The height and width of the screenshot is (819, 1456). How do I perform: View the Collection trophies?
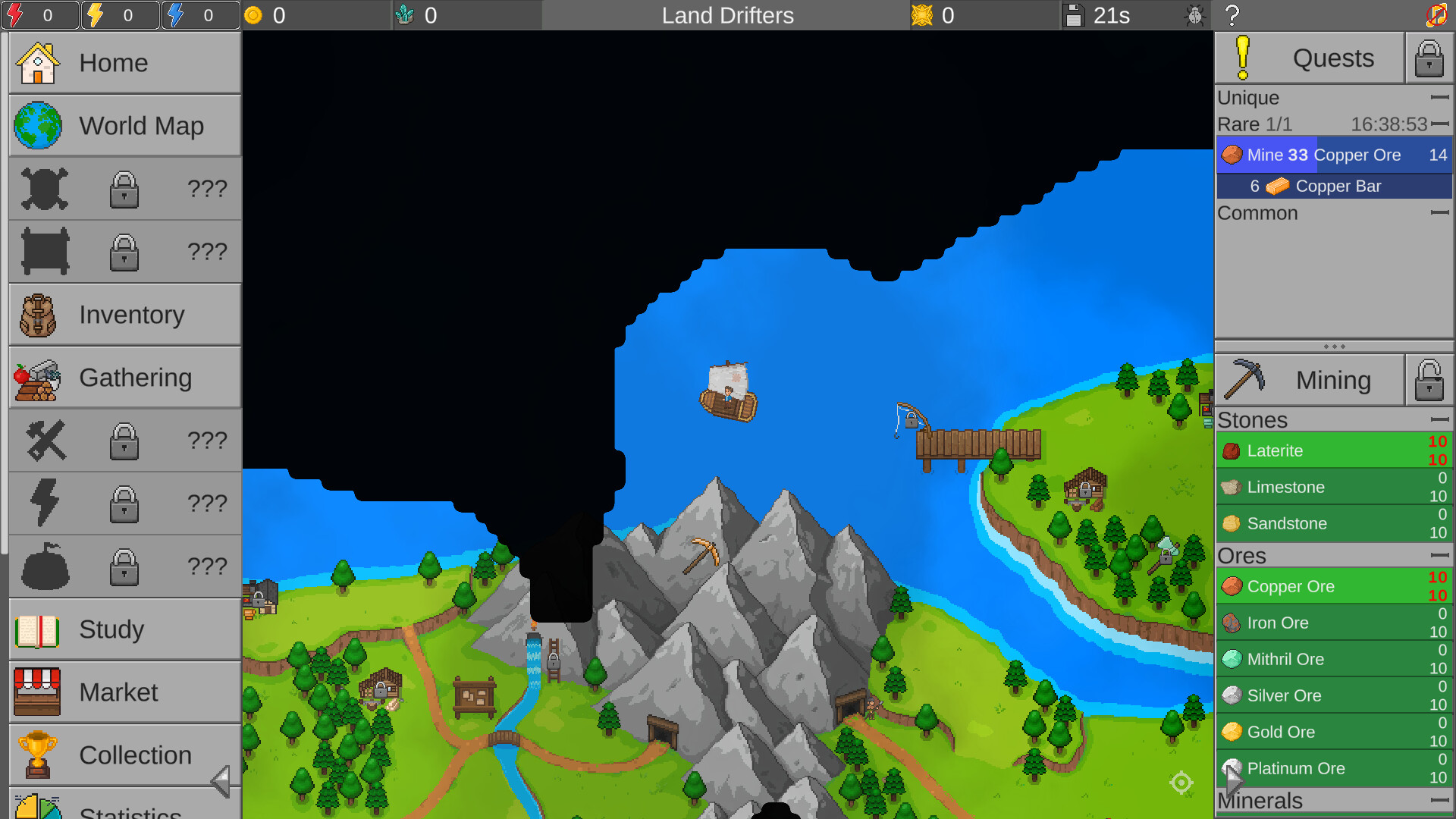pyautogui.click(x=124, y=755)
